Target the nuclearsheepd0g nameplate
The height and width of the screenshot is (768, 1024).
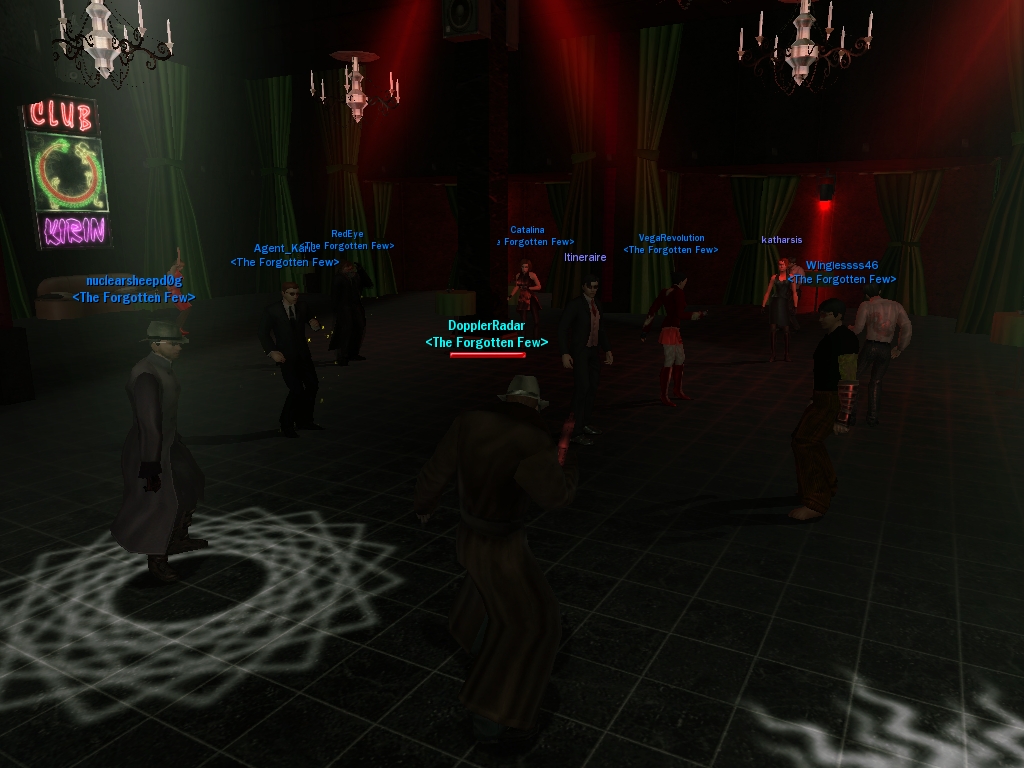click(x=134, y=282)
